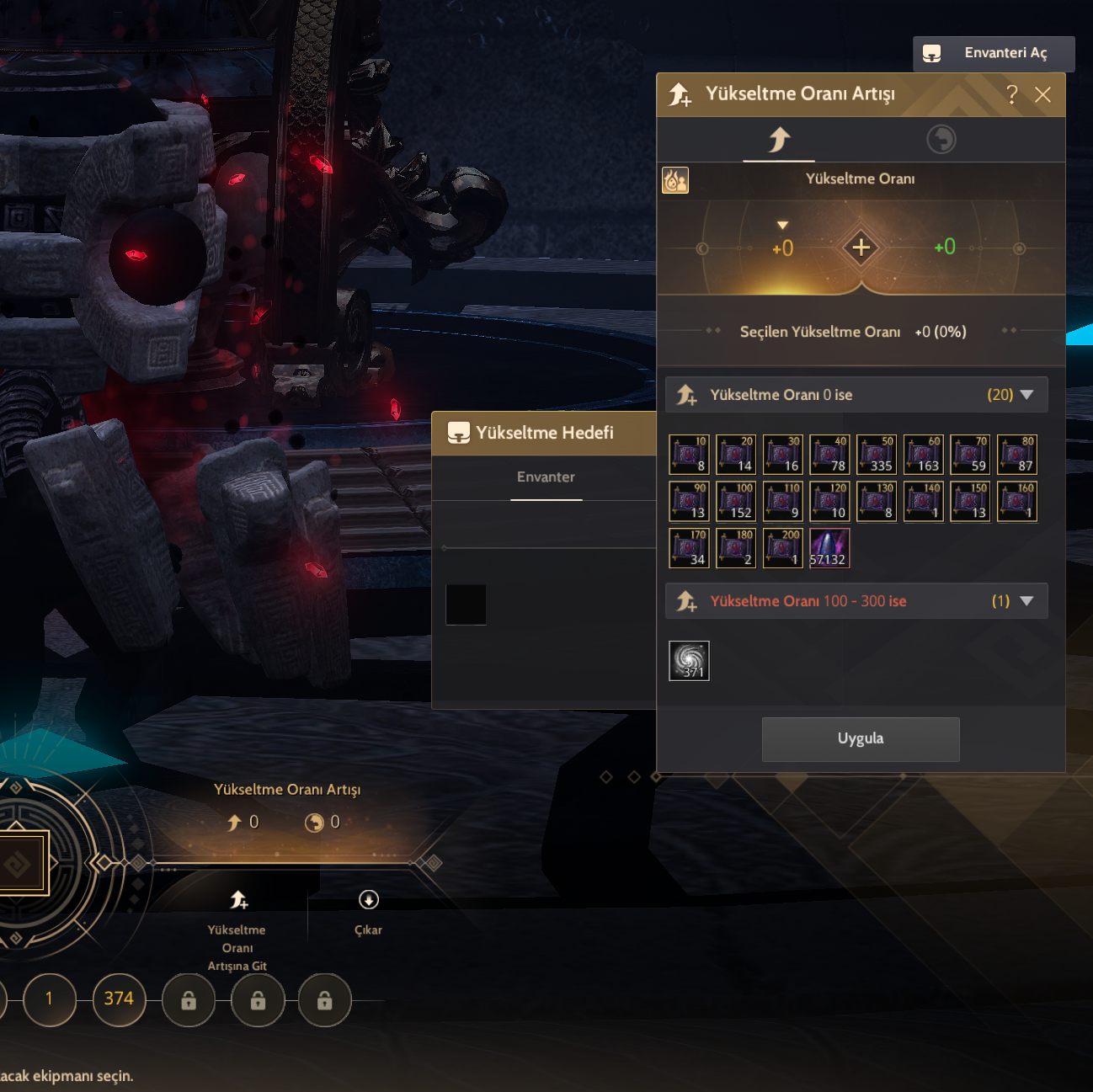Switch to the upward arrow tab

click(x=779, y=139)
